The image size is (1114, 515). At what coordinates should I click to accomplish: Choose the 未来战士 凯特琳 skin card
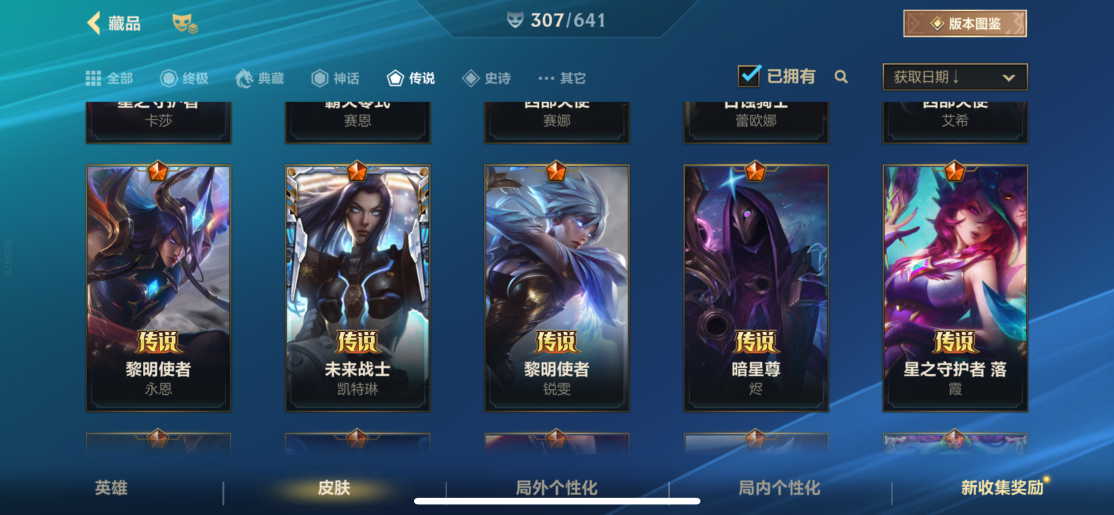pos(357,287)
